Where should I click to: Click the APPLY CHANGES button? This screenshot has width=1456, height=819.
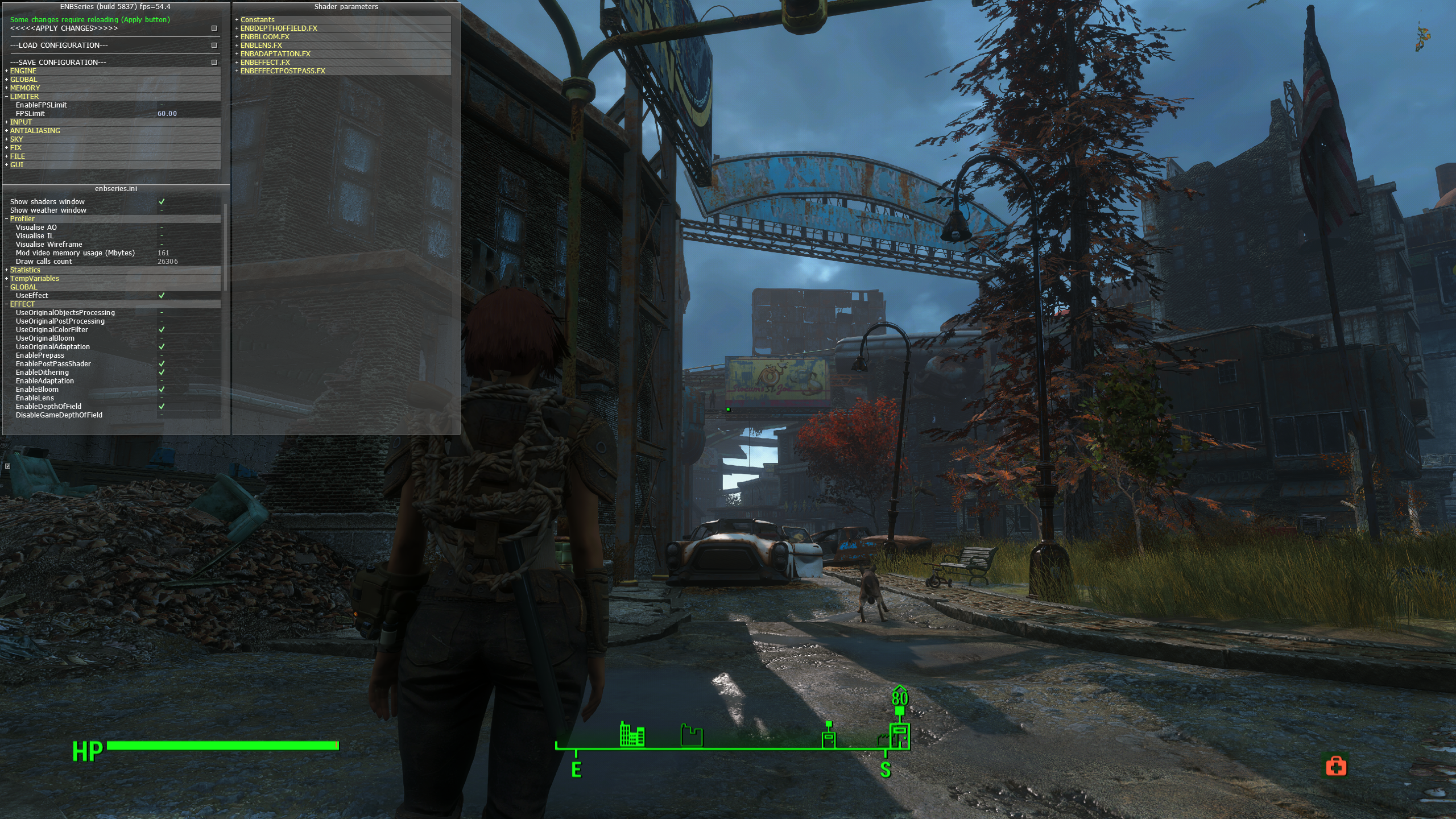click(x=214, y=28)
